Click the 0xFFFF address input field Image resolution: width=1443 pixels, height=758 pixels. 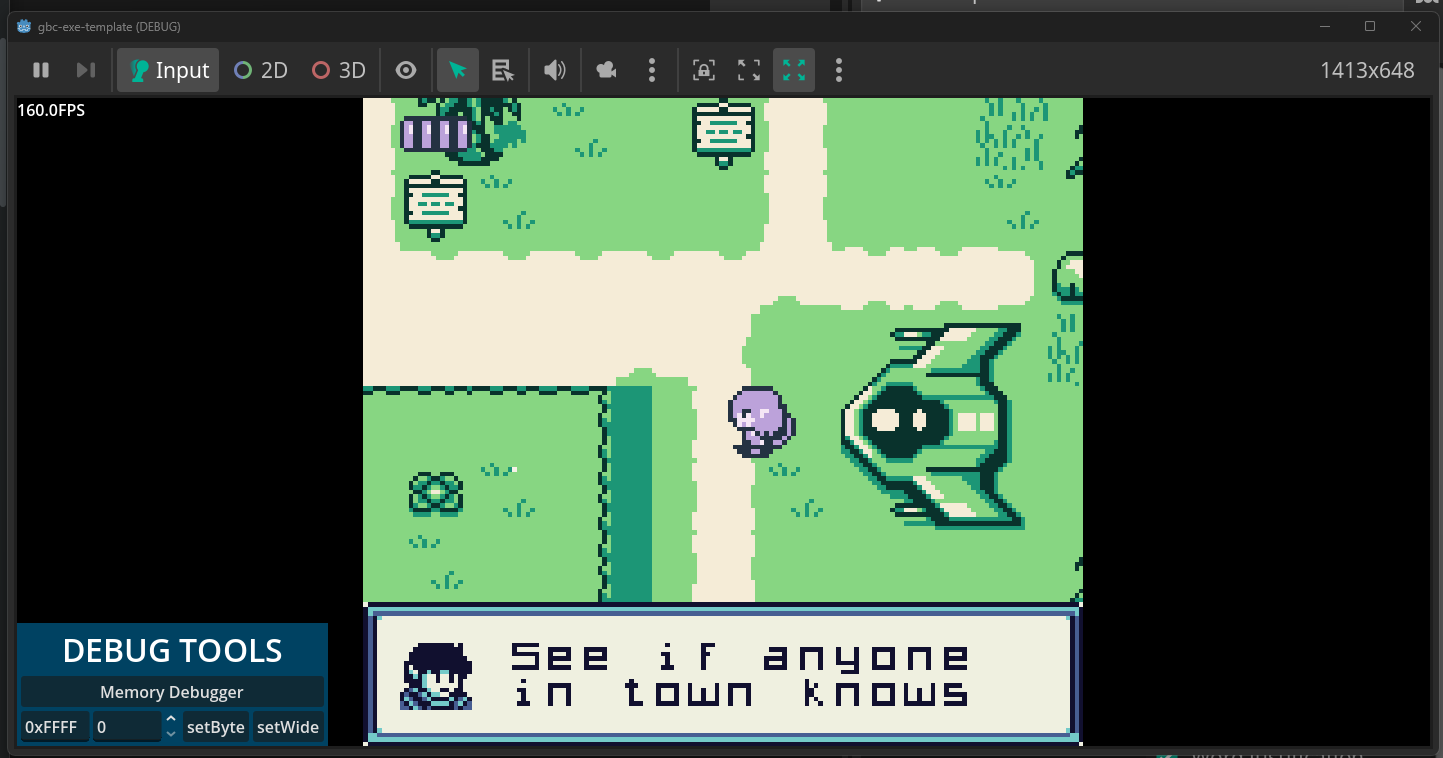pyautogui.click(x=53, y=726)
